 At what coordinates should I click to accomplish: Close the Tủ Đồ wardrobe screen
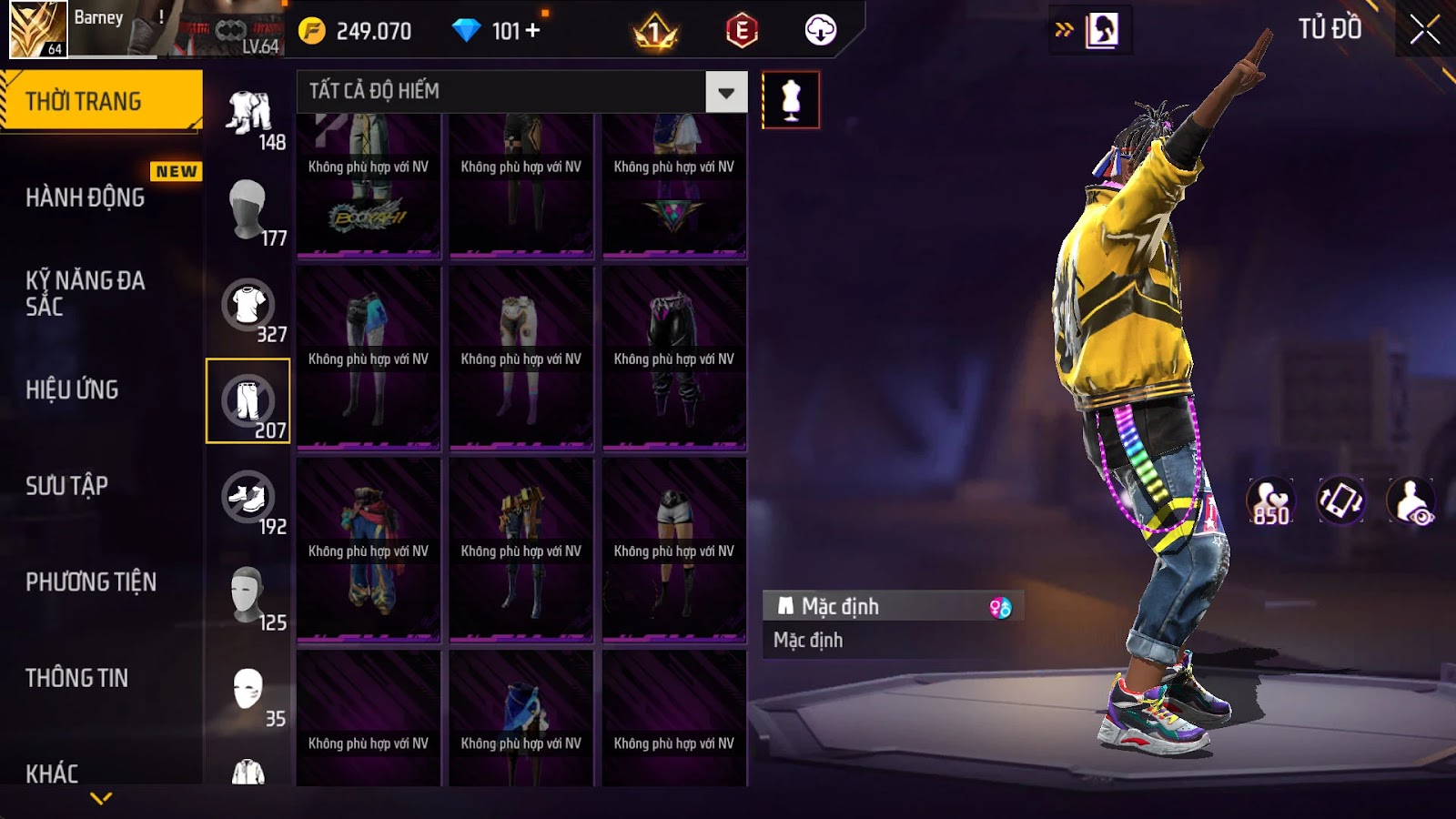[1424, 30]
